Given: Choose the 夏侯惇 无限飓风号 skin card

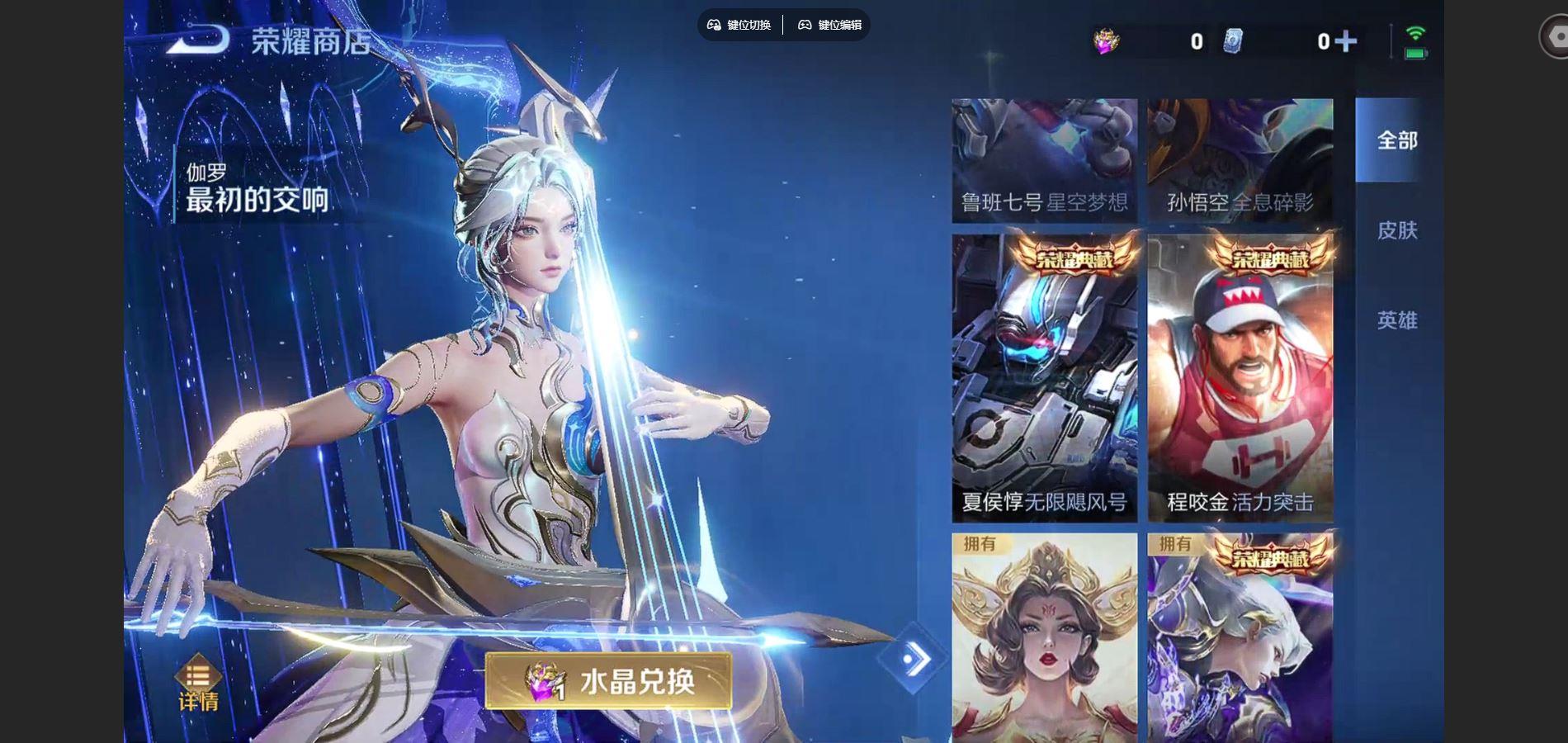Looking at the screenshot, I should click(x=1044, y=378).
